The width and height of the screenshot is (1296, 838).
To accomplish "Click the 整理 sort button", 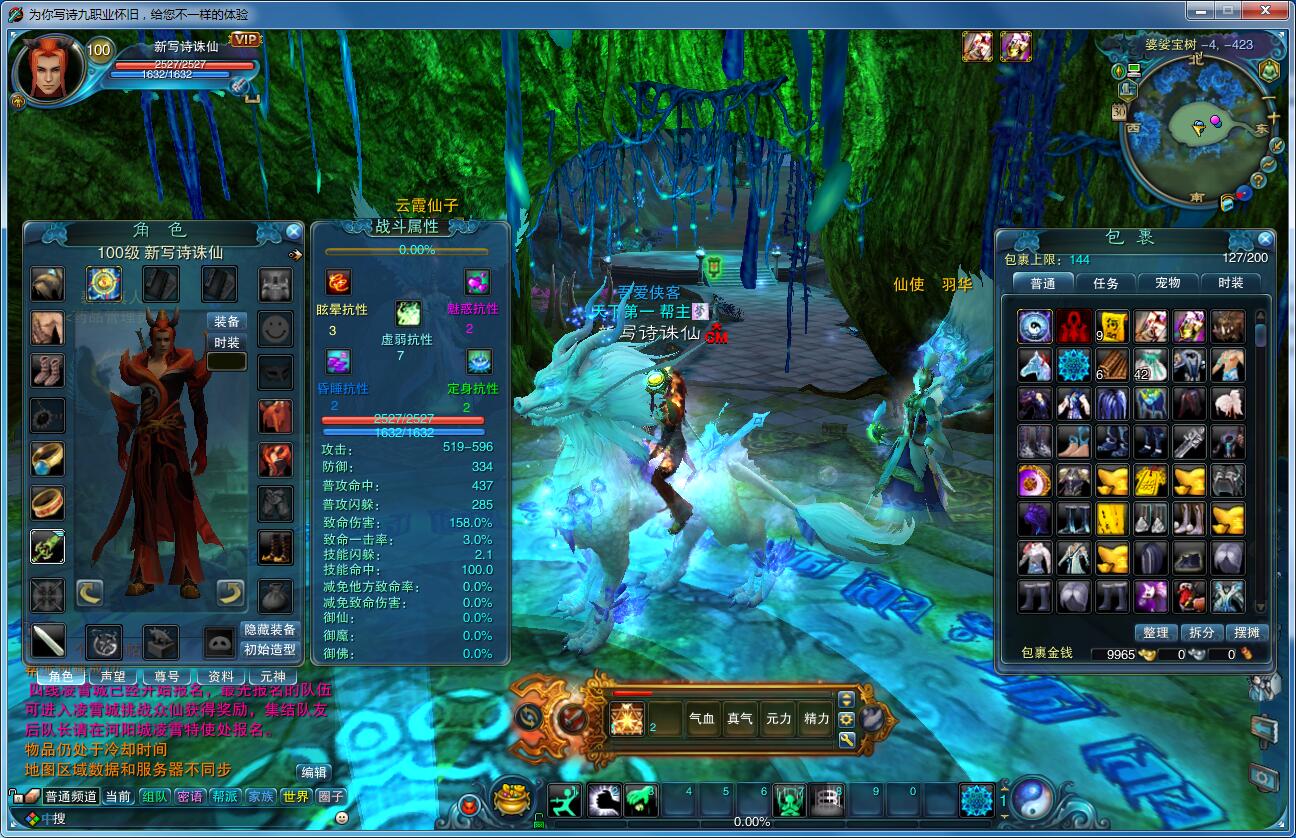I will [1156, 632].
